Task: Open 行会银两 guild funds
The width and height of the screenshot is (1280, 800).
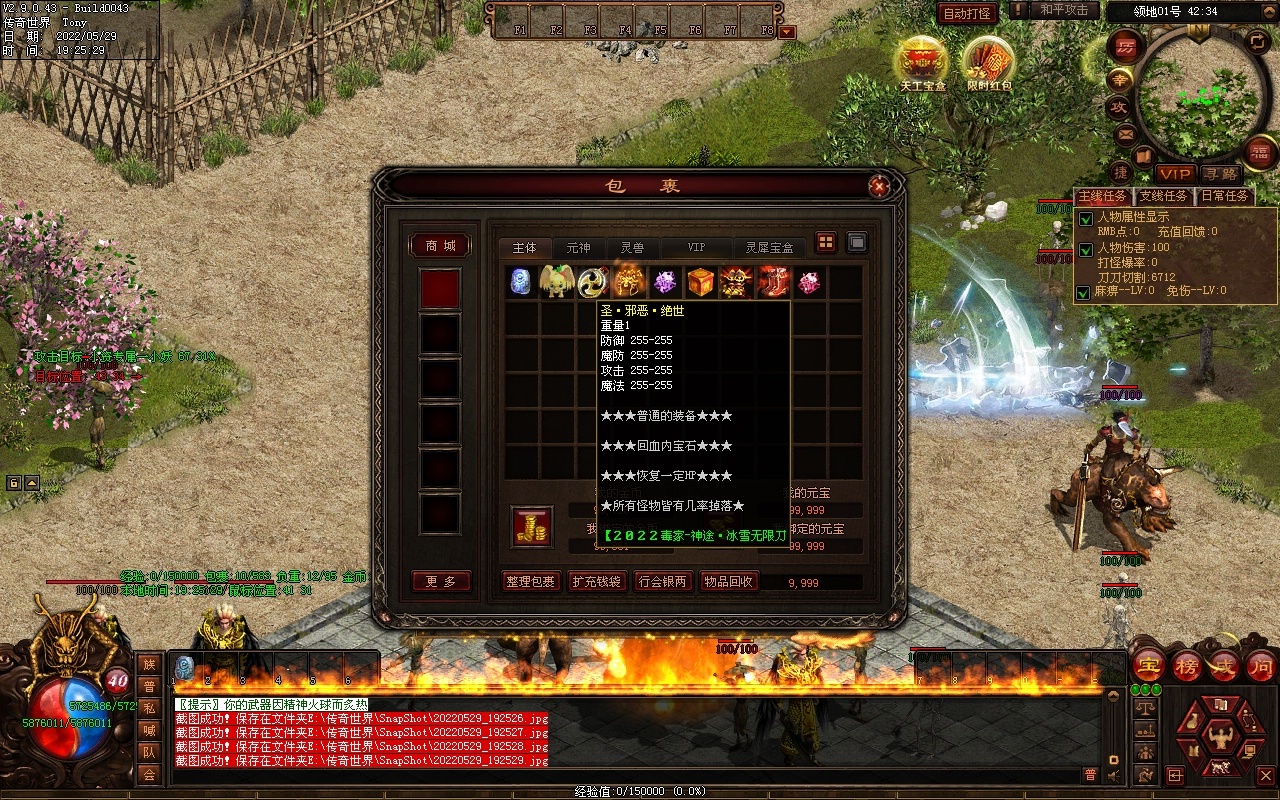Action: tap(662, 581)
